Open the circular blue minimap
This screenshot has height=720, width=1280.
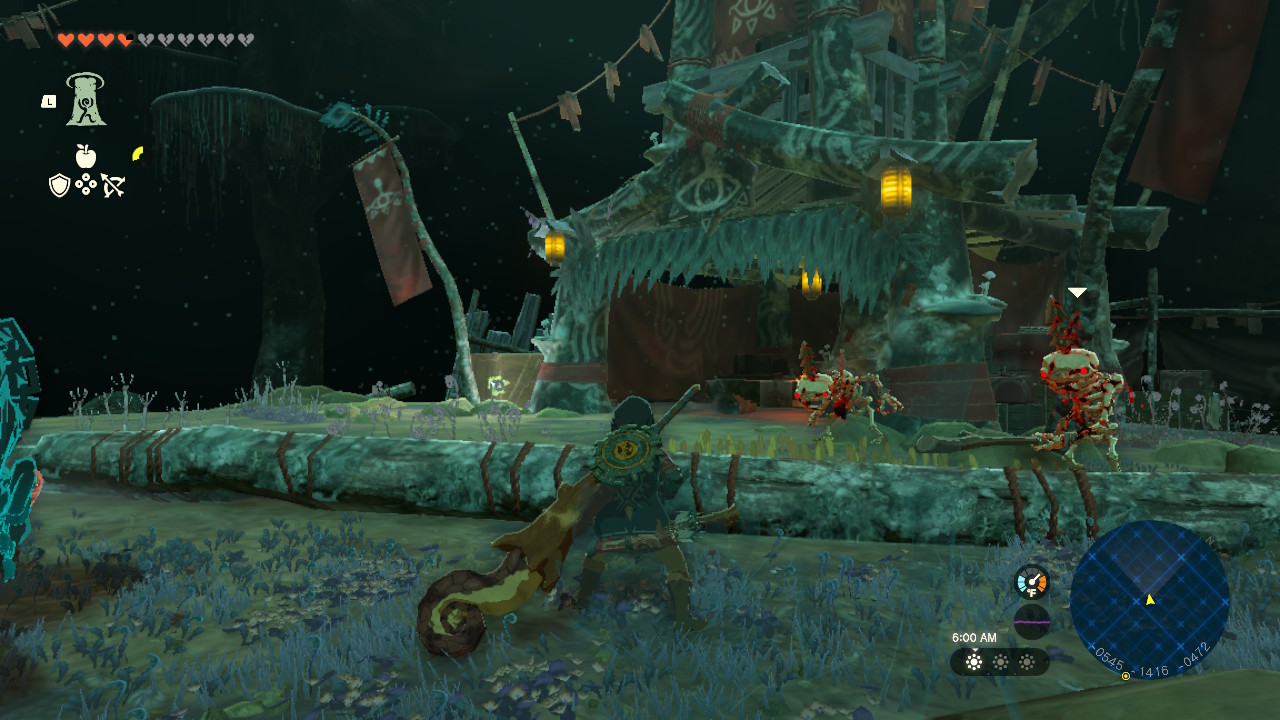(1149, 598)
